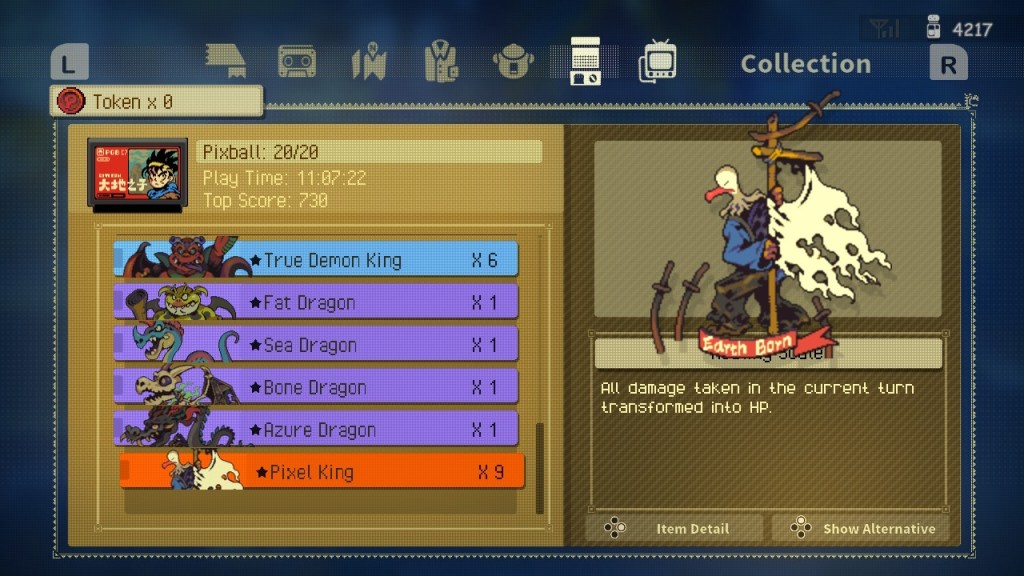The height and width of the screenshot is (576, 1024).
Task: Open the folded map tab
Action: coord(368,62)
